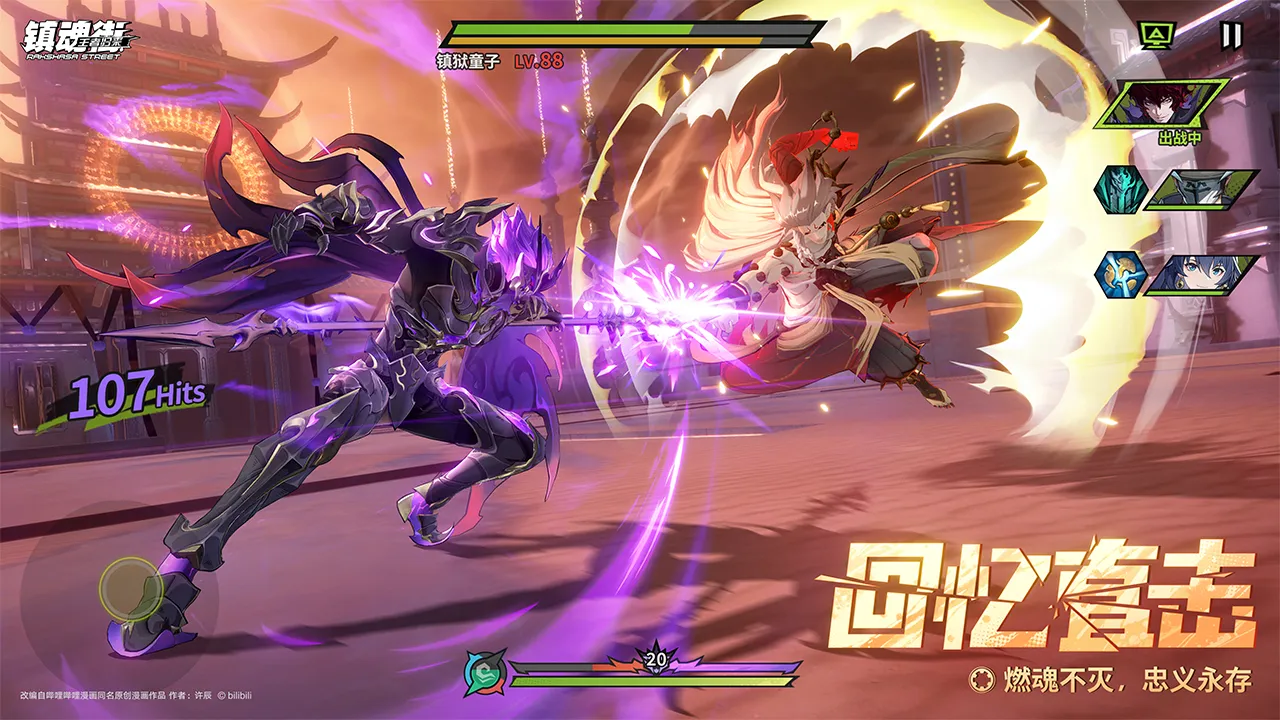Switch to the masked grey-hat character
The image size is (1280, 720).
click(1200, 190)
